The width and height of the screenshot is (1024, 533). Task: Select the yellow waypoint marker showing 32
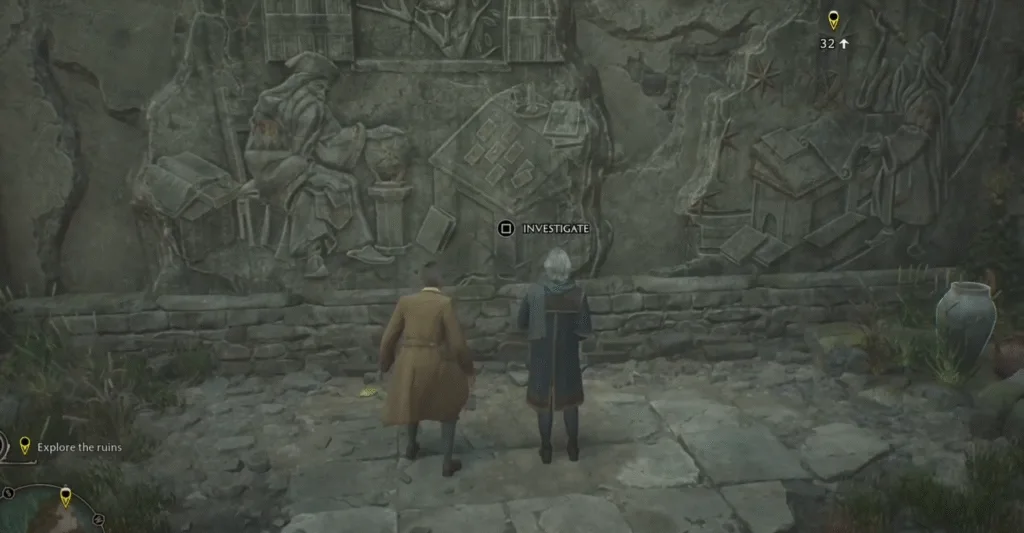(x=833, y=20)
